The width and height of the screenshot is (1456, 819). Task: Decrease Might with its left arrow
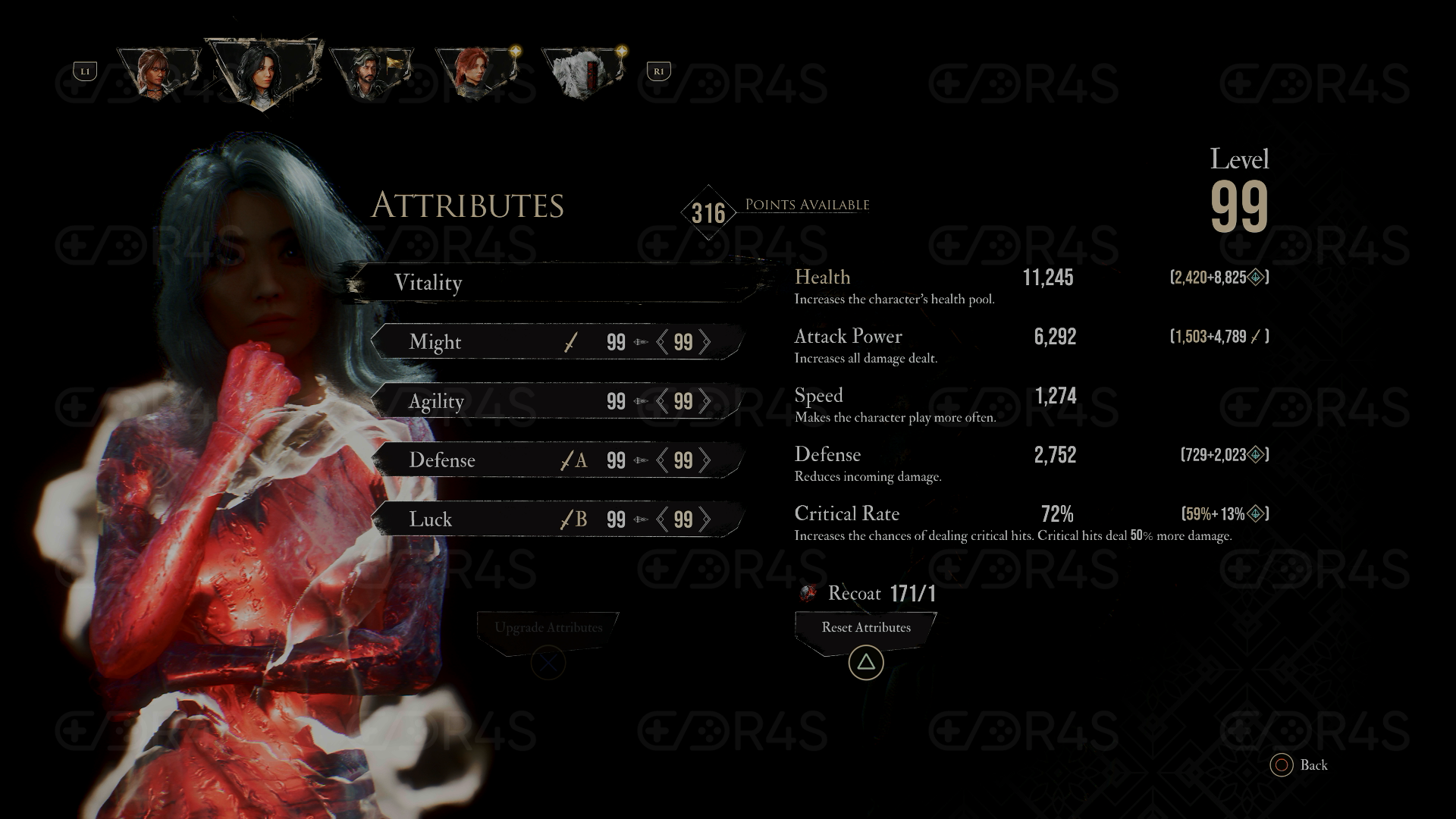pos(662,342)
